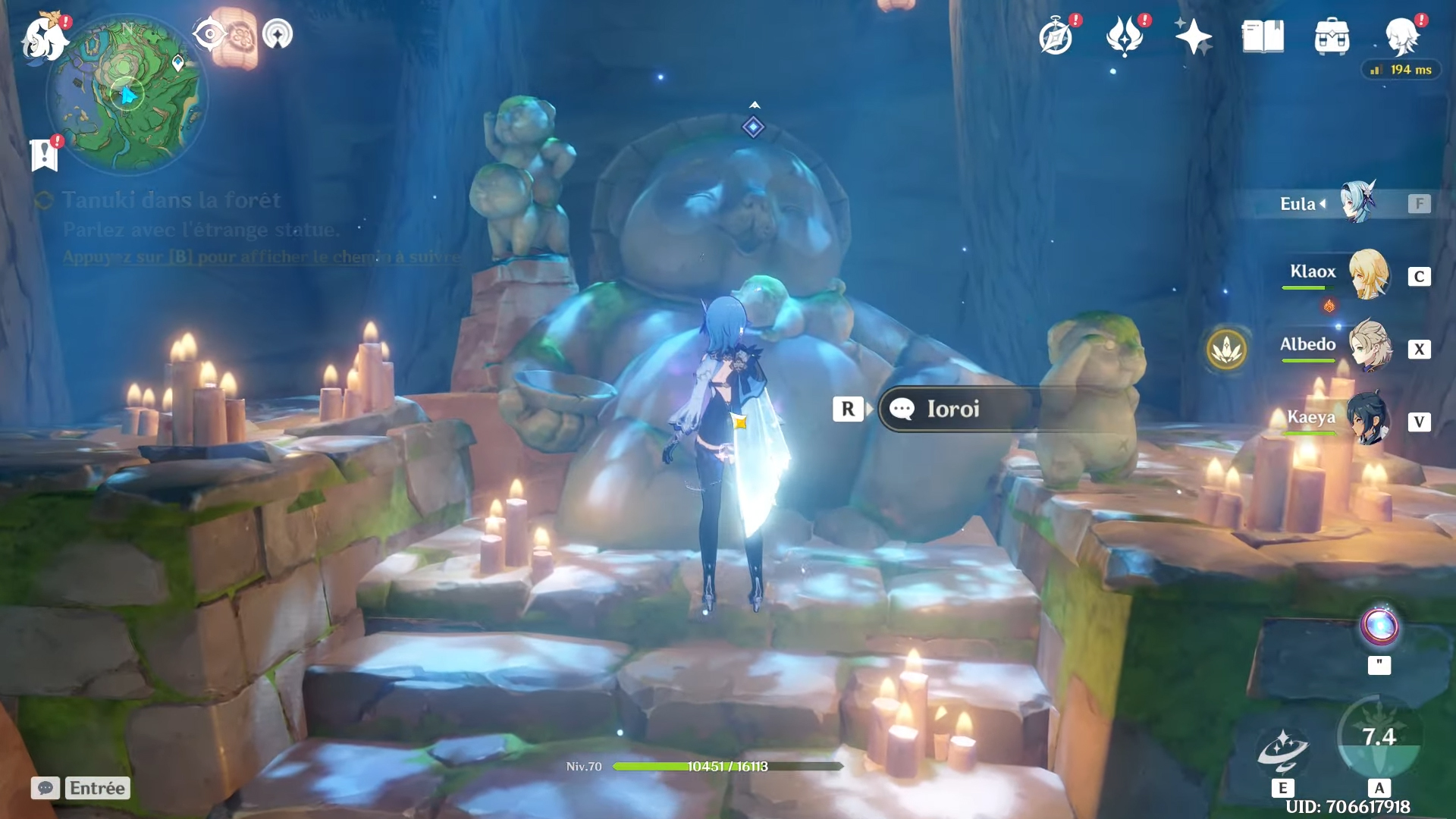Switch to party member Kaeya
Viewport: 1456px width, 819px height.
(1368, 419)
